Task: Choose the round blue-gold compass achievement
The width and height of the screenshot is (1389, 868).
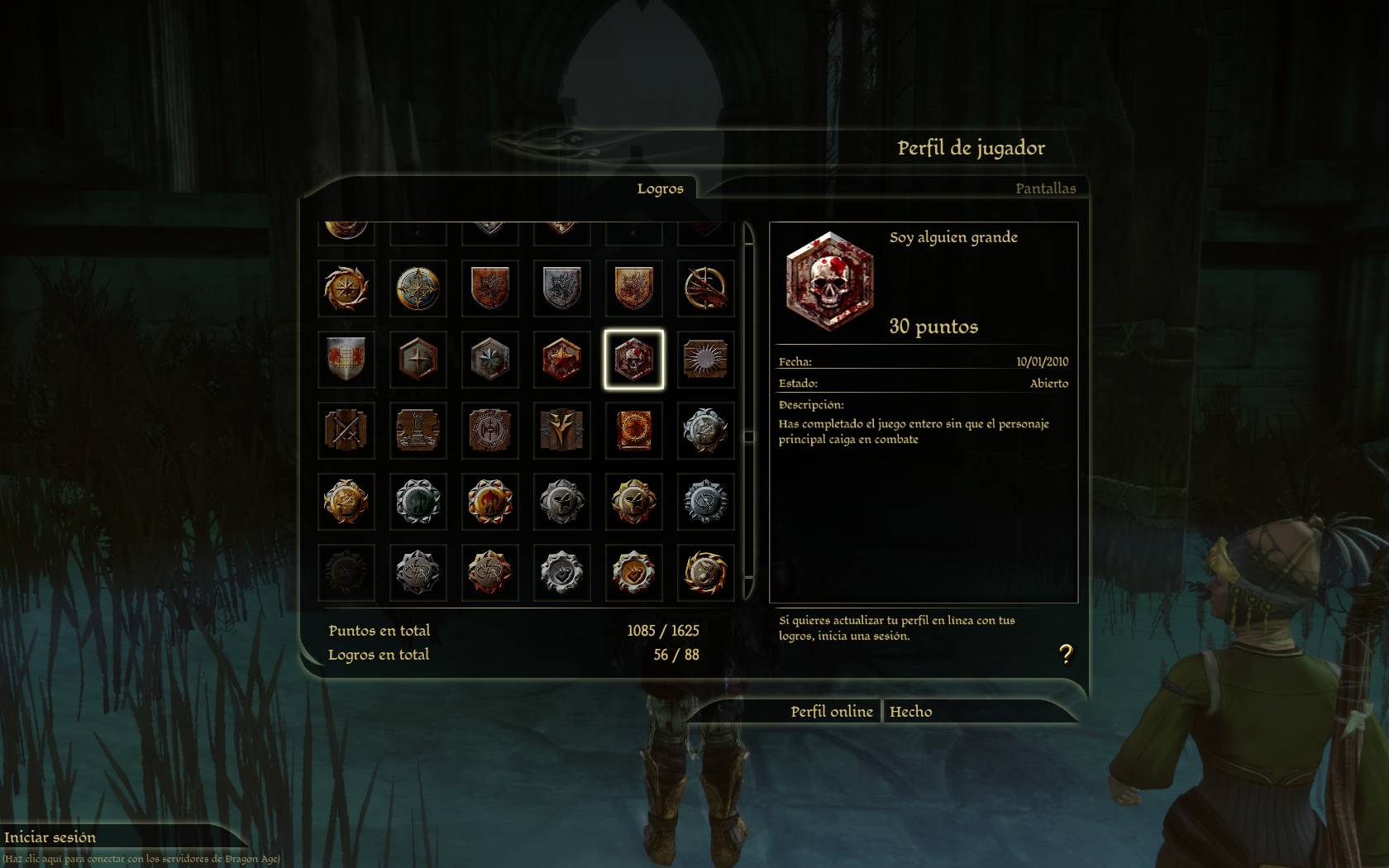Action: coord(418,289)
